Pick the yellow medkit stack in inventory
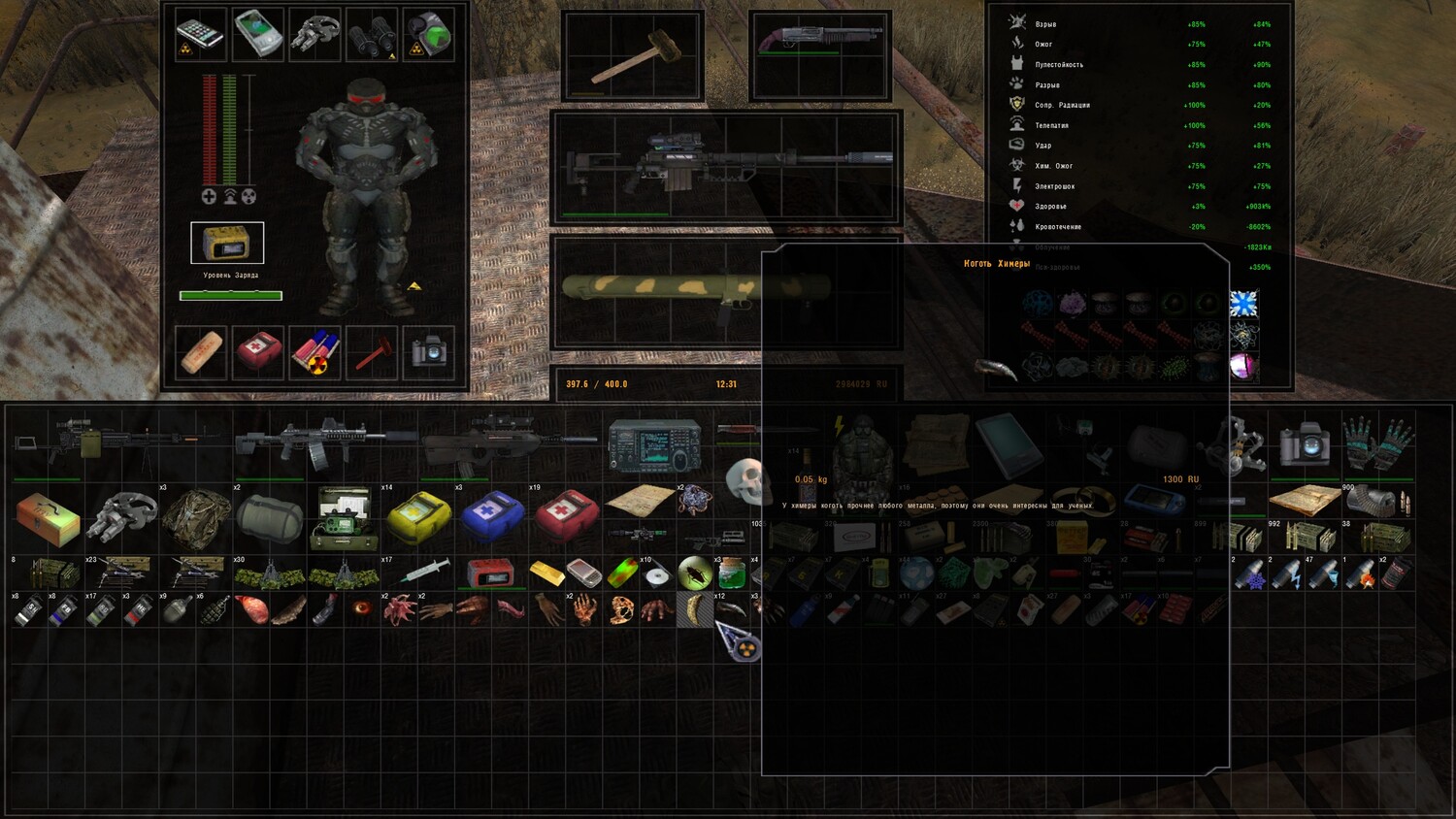The image size is (1456, 819). coord(418,516)
